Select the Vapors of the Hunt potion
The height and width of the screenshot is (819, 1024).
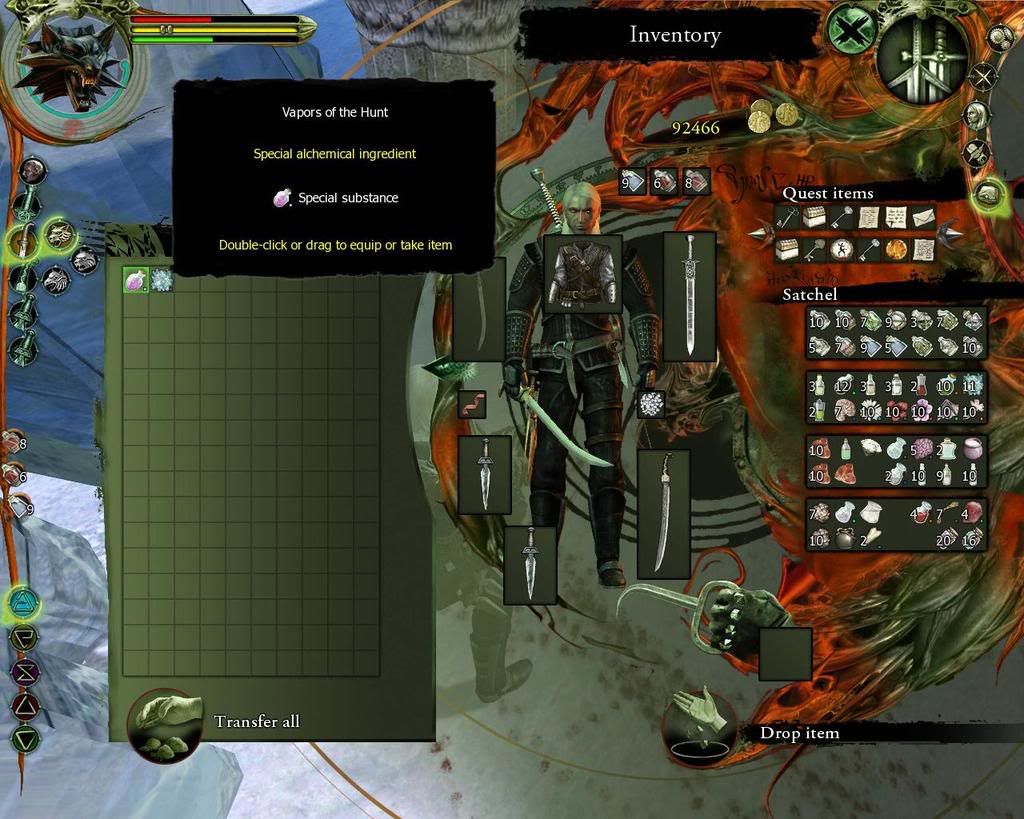135,281
